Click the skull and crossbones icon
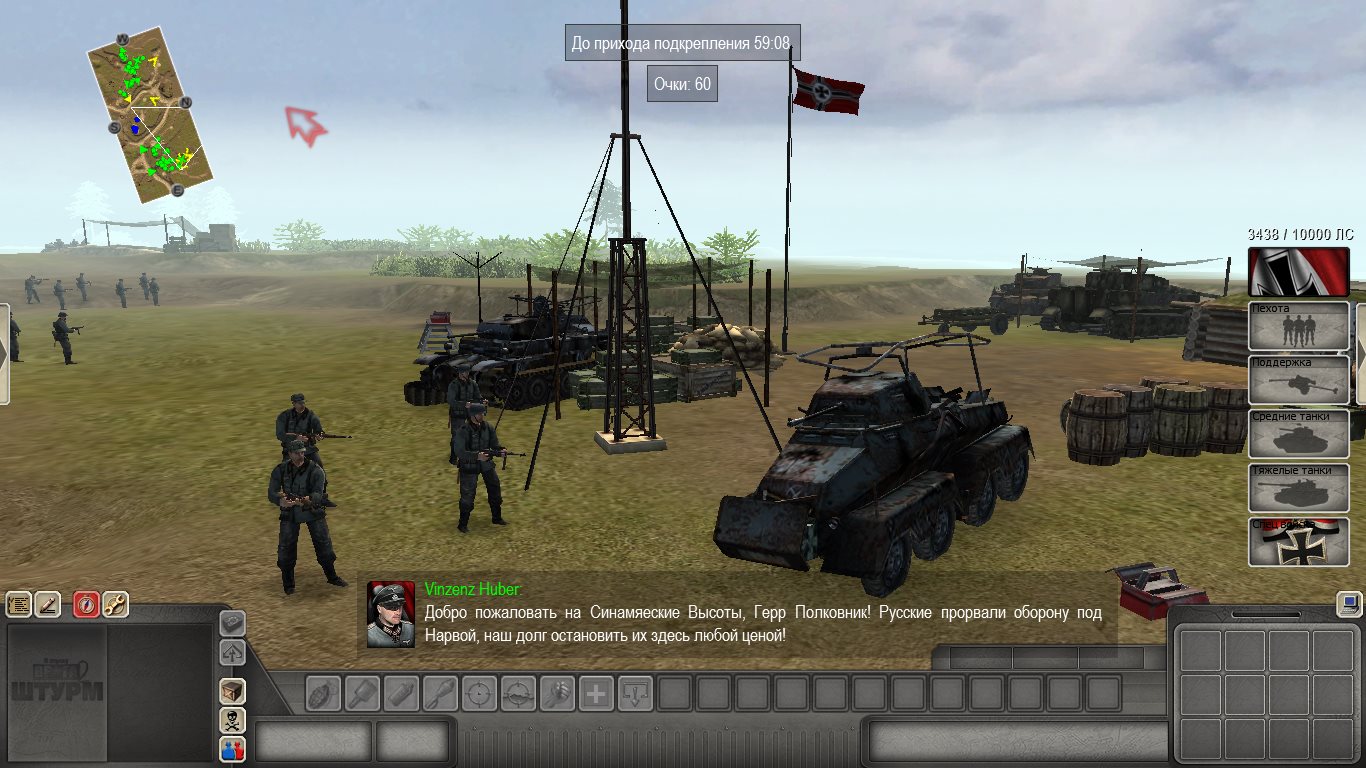 [x=232, y=720]
